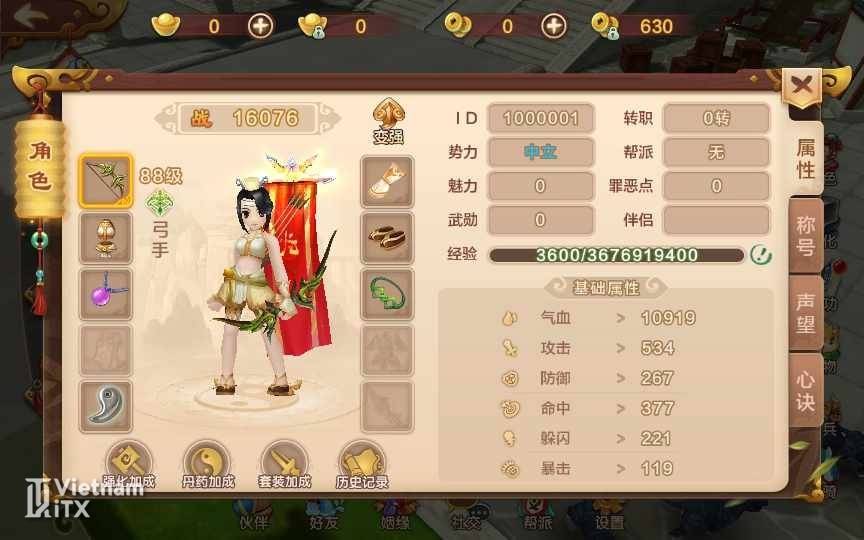Open the 丹药加成 yin-yang button
The image size is (864, 540).
(x=208, y=465)
